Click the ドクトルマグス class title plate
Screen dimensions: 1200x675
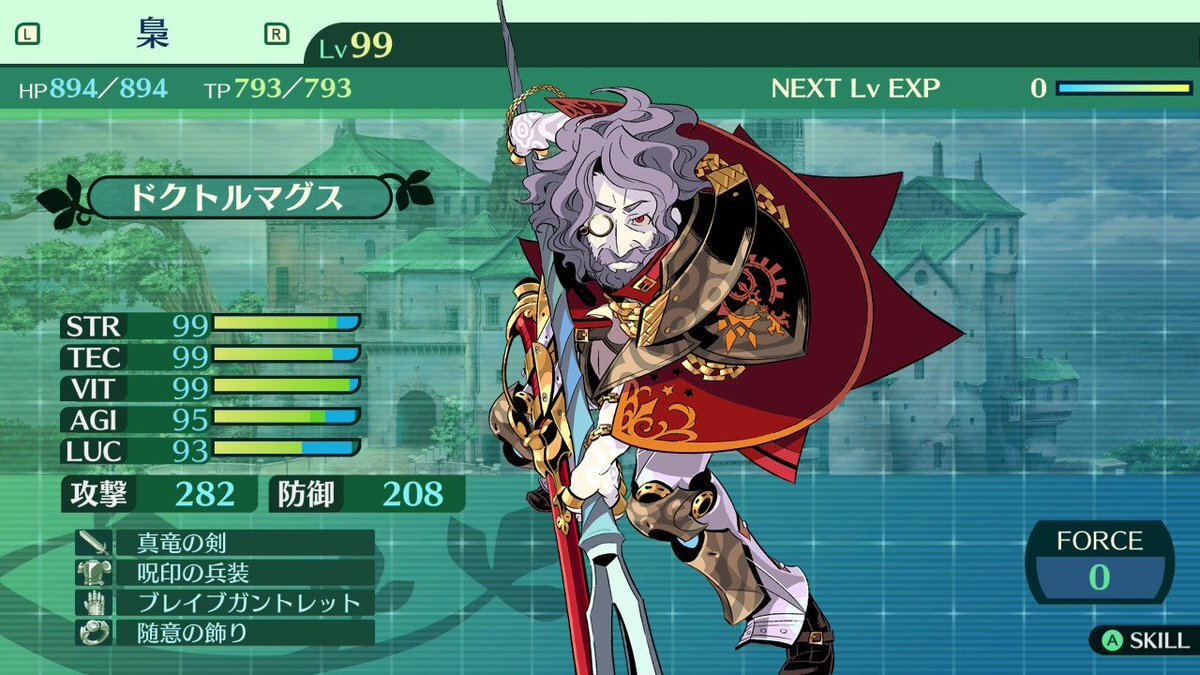pos(236,197)
